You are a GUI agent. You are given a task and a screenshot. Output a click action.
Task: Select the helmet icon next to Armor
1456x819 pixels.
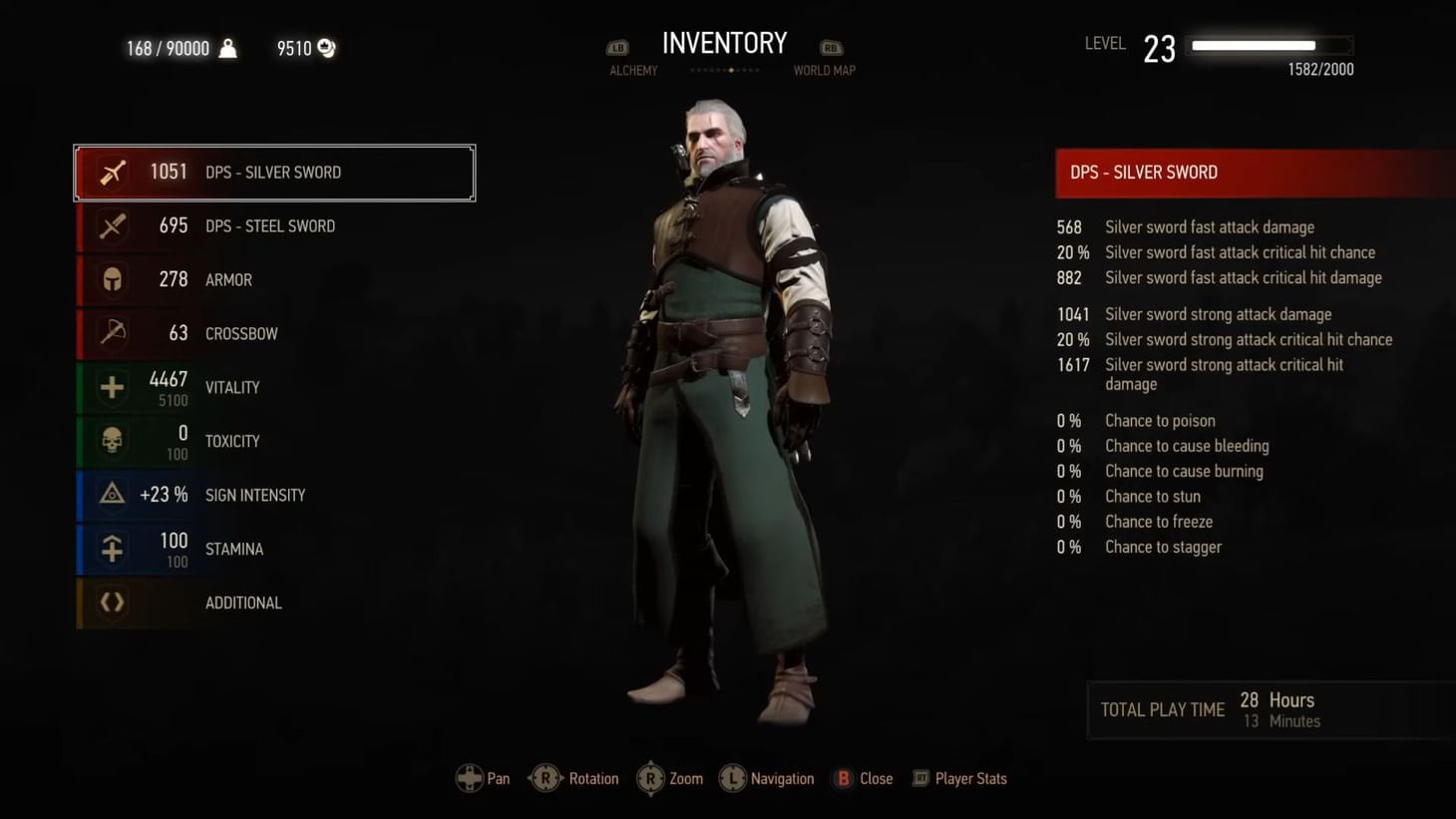[112, 280]
